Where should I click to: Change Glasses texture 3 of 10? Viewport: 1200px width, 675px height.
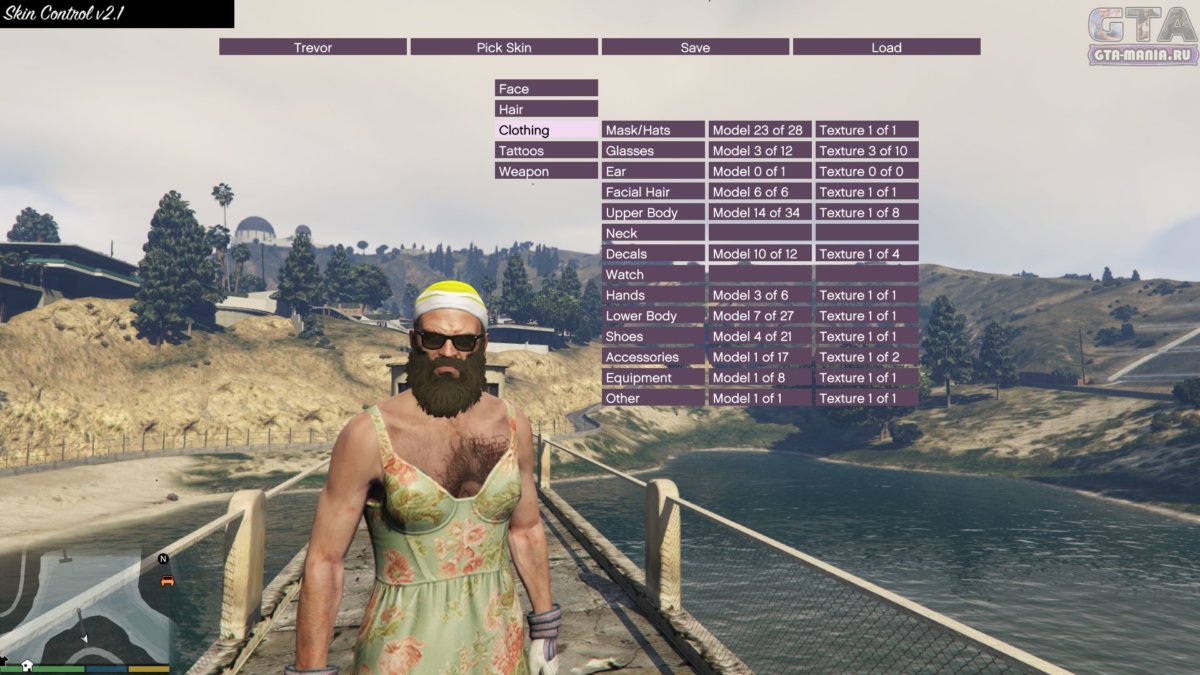867,150
